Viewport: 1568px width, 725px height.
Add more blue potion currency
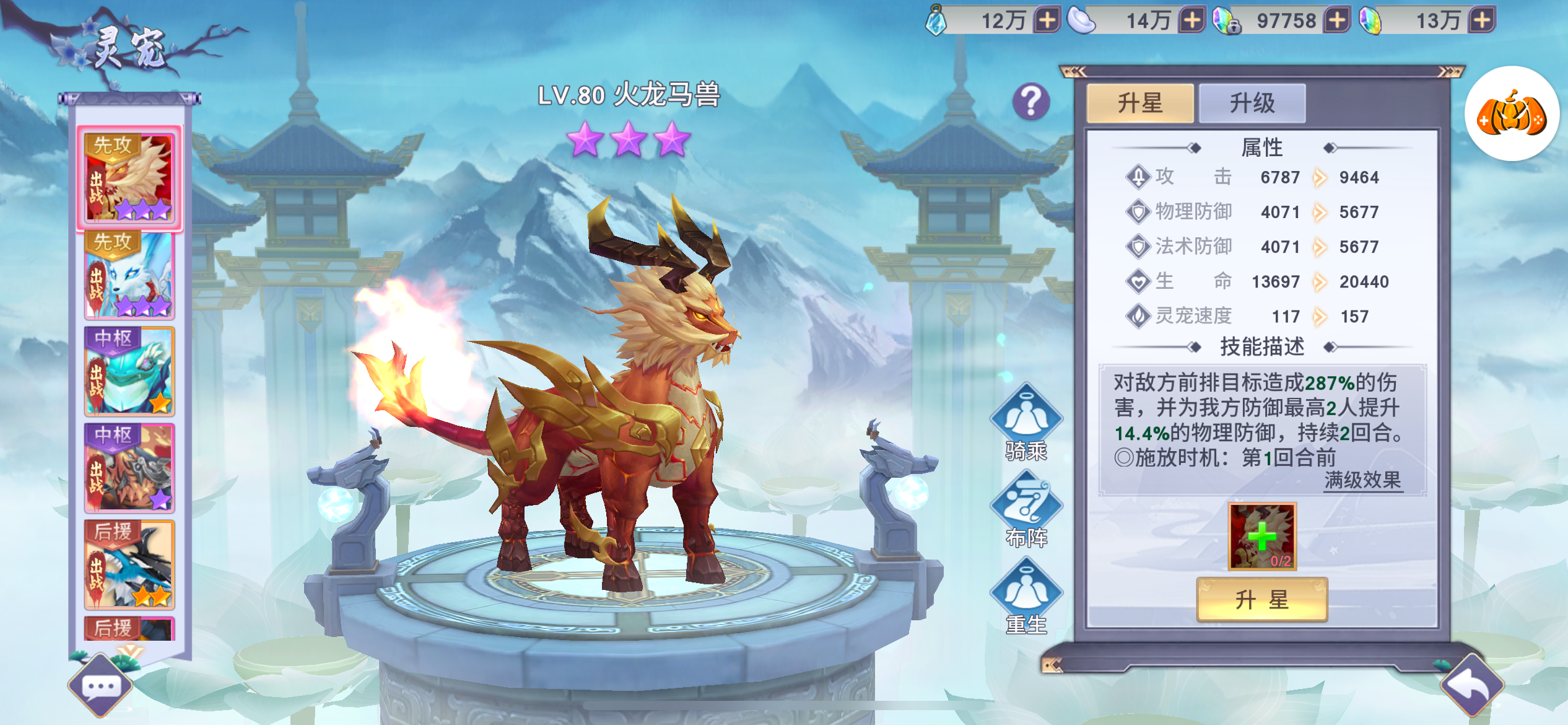coord(1047,20)
